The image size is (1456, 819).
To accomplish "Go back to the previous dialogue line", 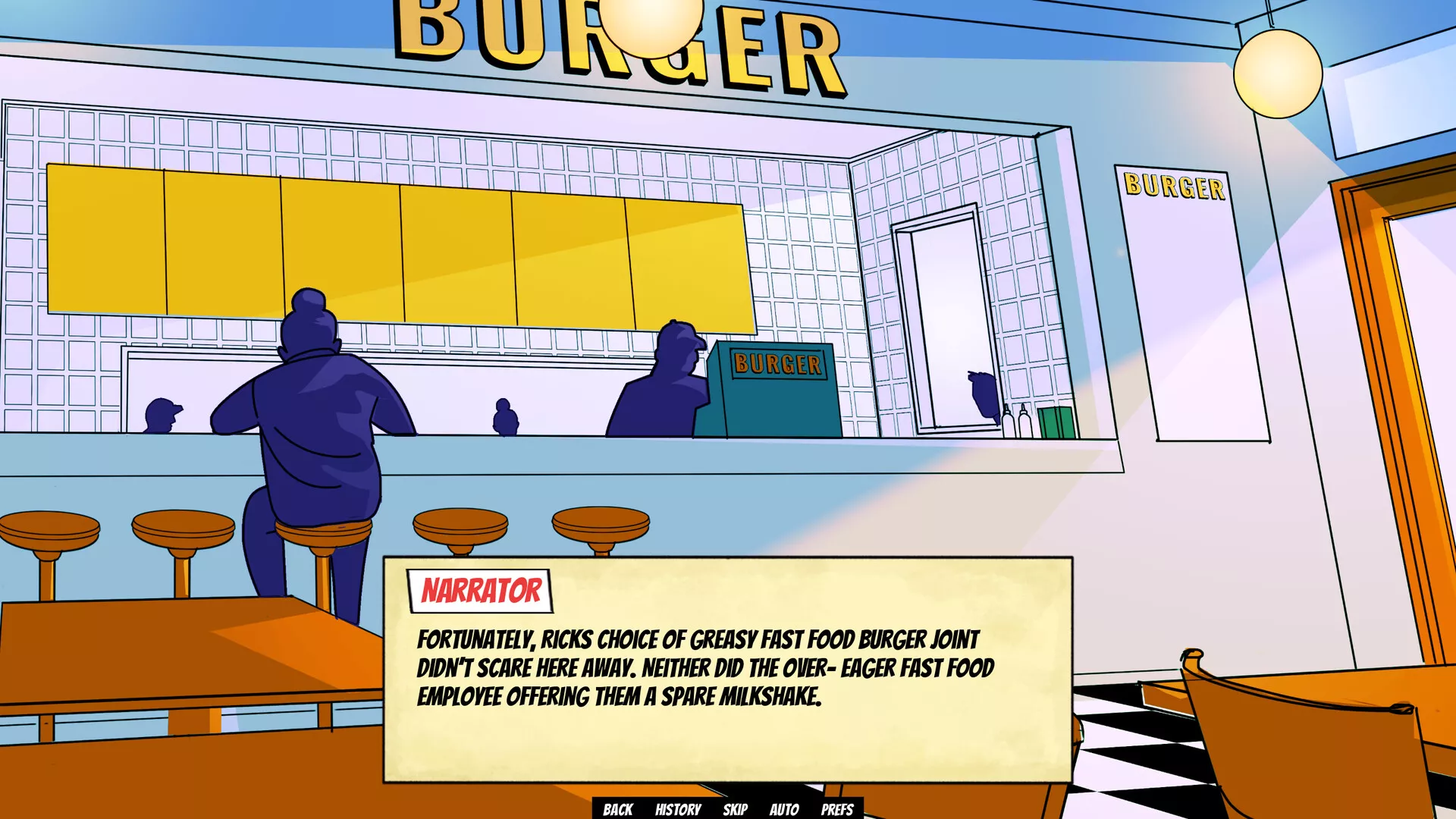I will point(617,809).
